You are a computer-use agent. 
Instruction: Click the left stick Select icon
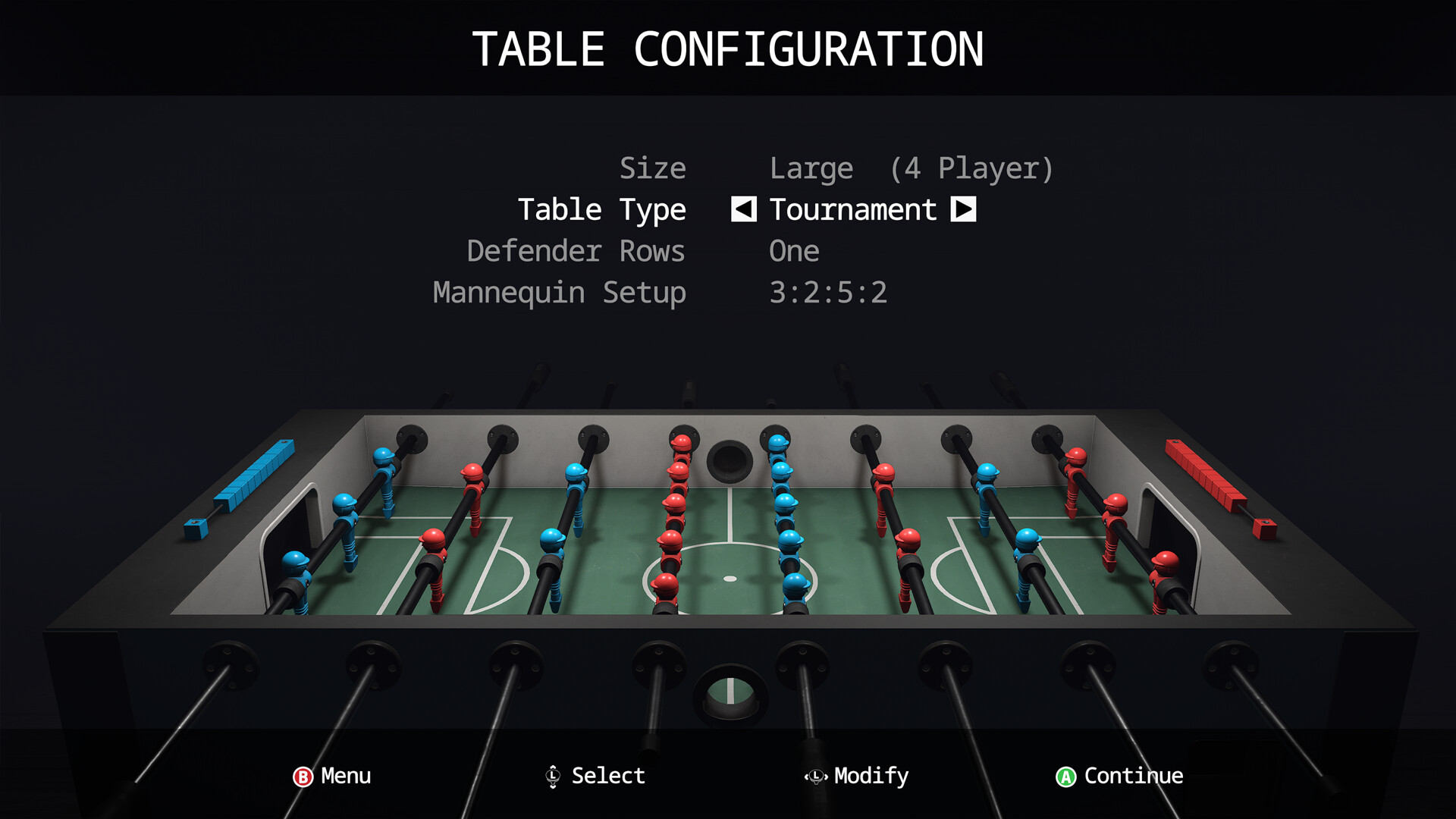tap(553, 777)
